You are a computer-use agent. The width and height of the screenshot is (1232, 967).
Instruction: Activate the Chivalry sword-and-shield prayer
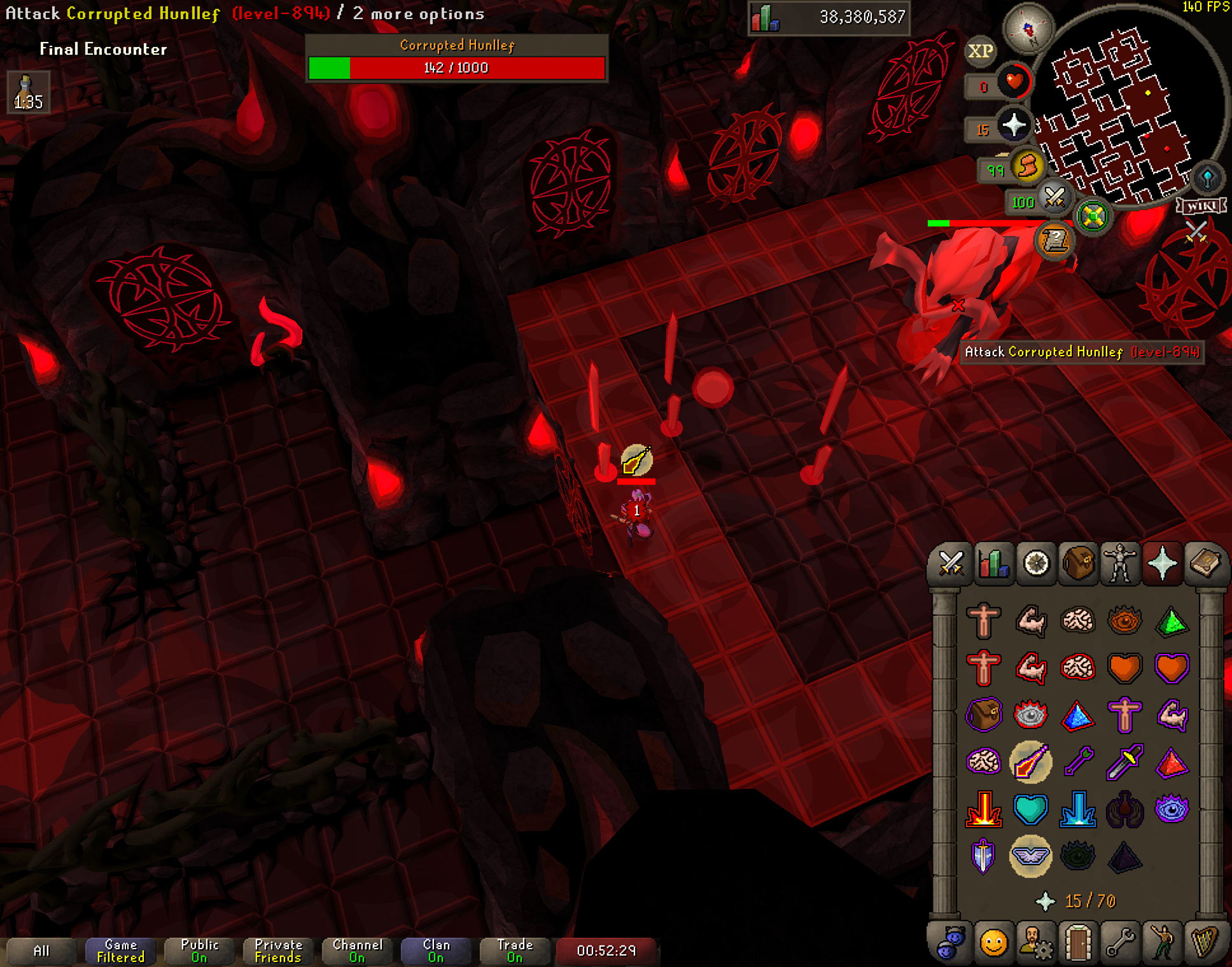click(x=984, y=856)
